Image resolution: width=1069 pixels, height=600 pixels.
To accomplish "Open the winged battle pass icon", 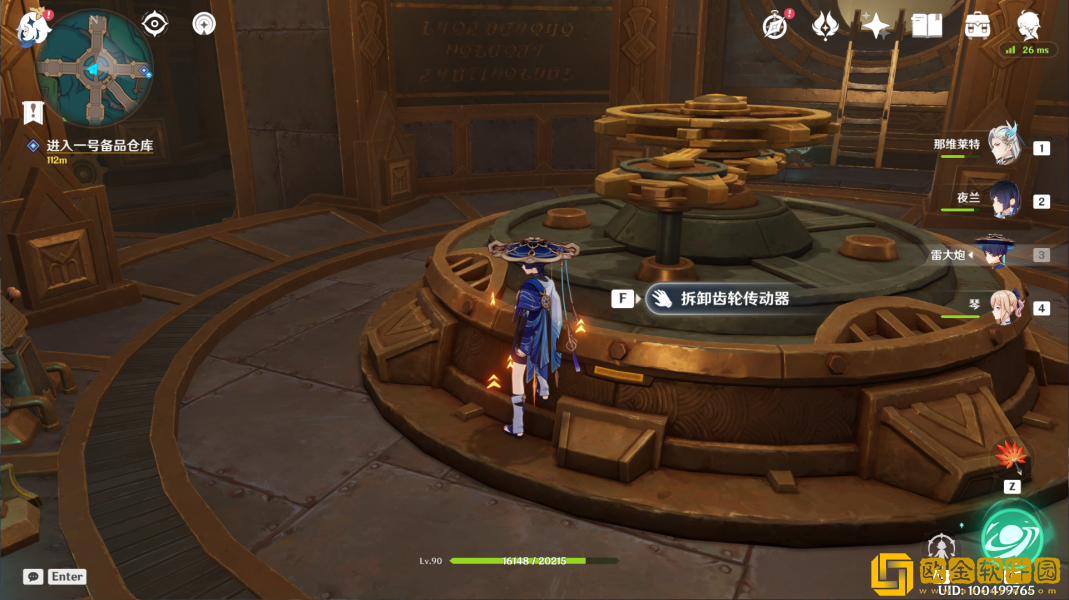I will point(825,26).
